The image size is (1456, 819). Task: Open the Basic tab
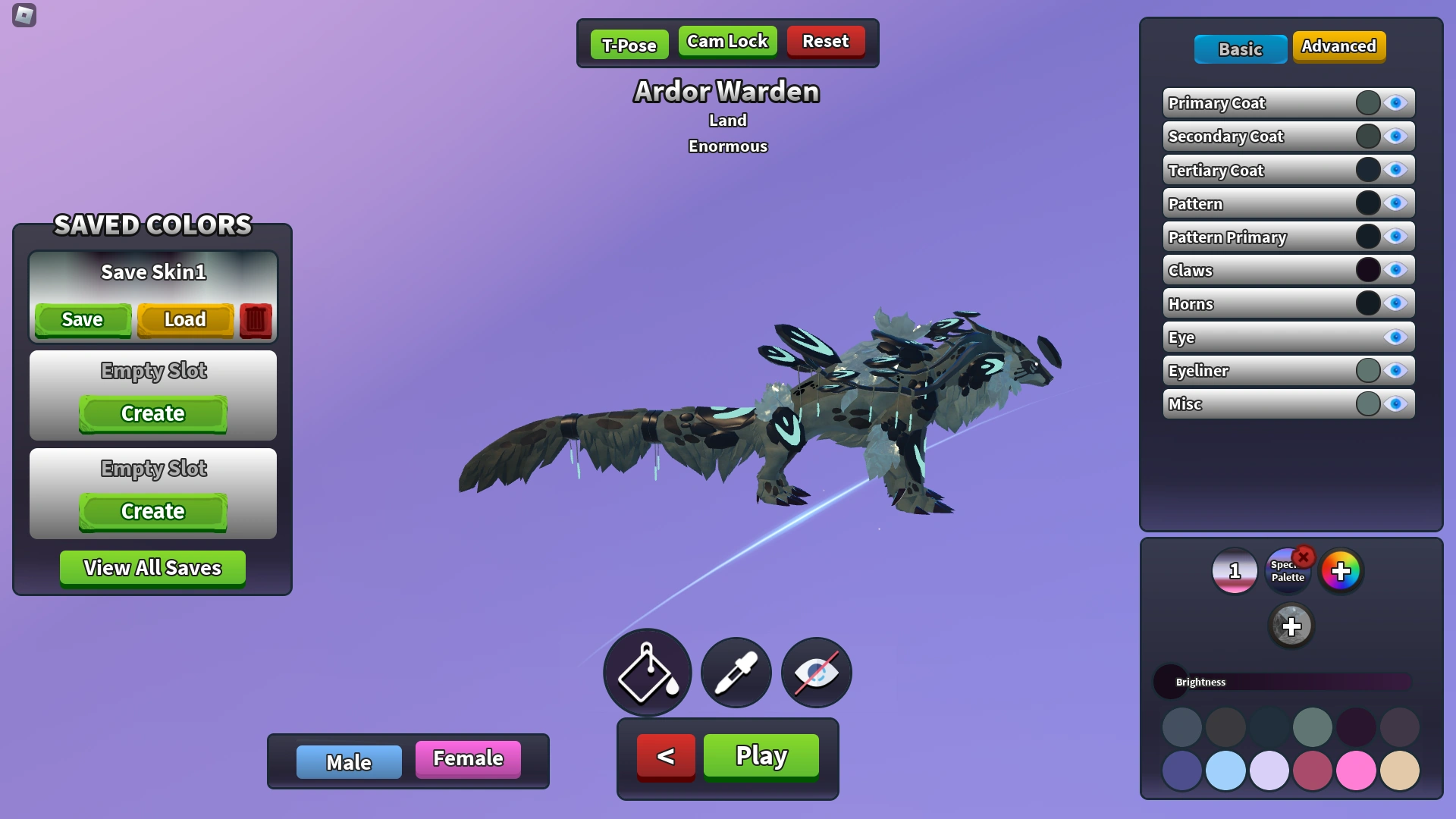pyautogui.click(x=1240, y=49)
